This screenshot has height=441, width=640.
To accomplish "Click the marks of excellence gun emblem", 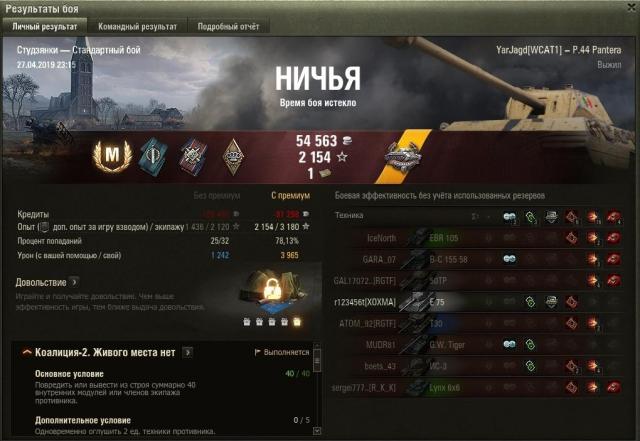I will coord(410,156).
